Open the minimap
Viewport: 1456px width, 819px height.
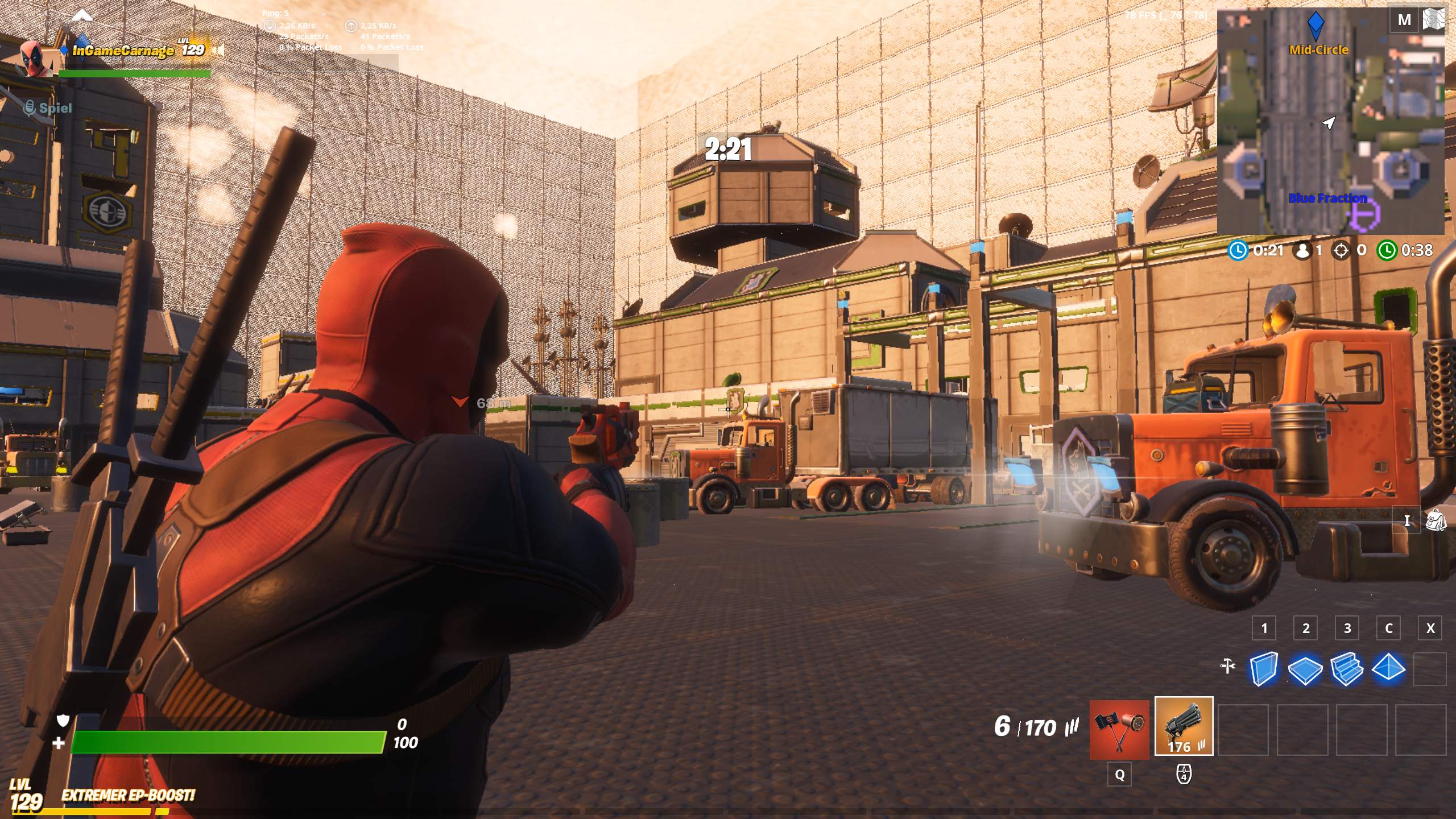pyautogui.click(x=1330, y=122)
